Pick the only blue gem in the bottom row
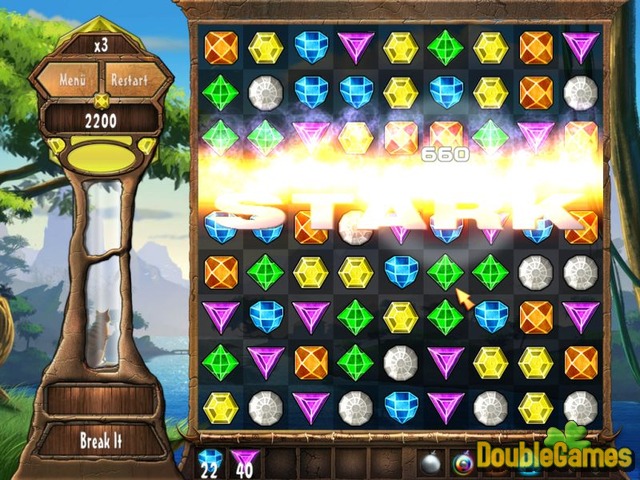640x480 pixels. tap(401, 406)
